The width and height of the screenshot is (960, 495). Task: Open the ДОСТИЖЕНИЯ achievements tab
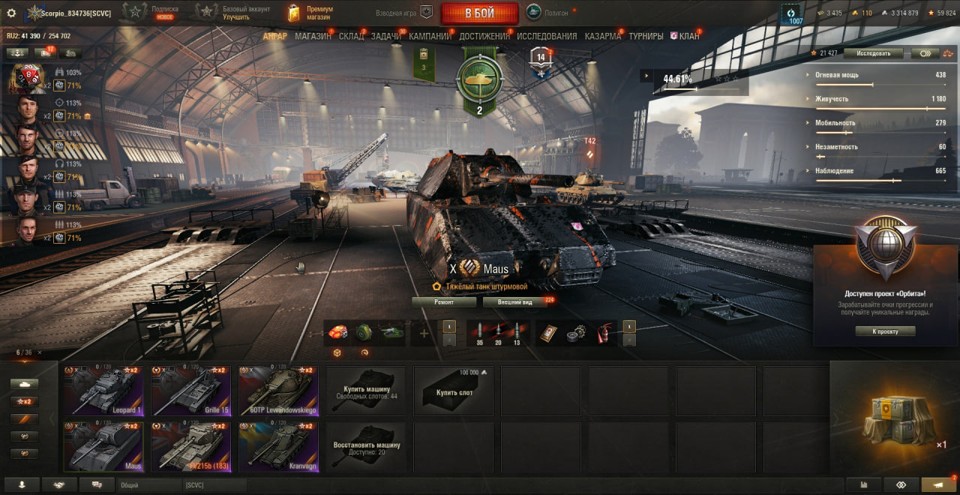pyautogui.click(x=485, y=36)
